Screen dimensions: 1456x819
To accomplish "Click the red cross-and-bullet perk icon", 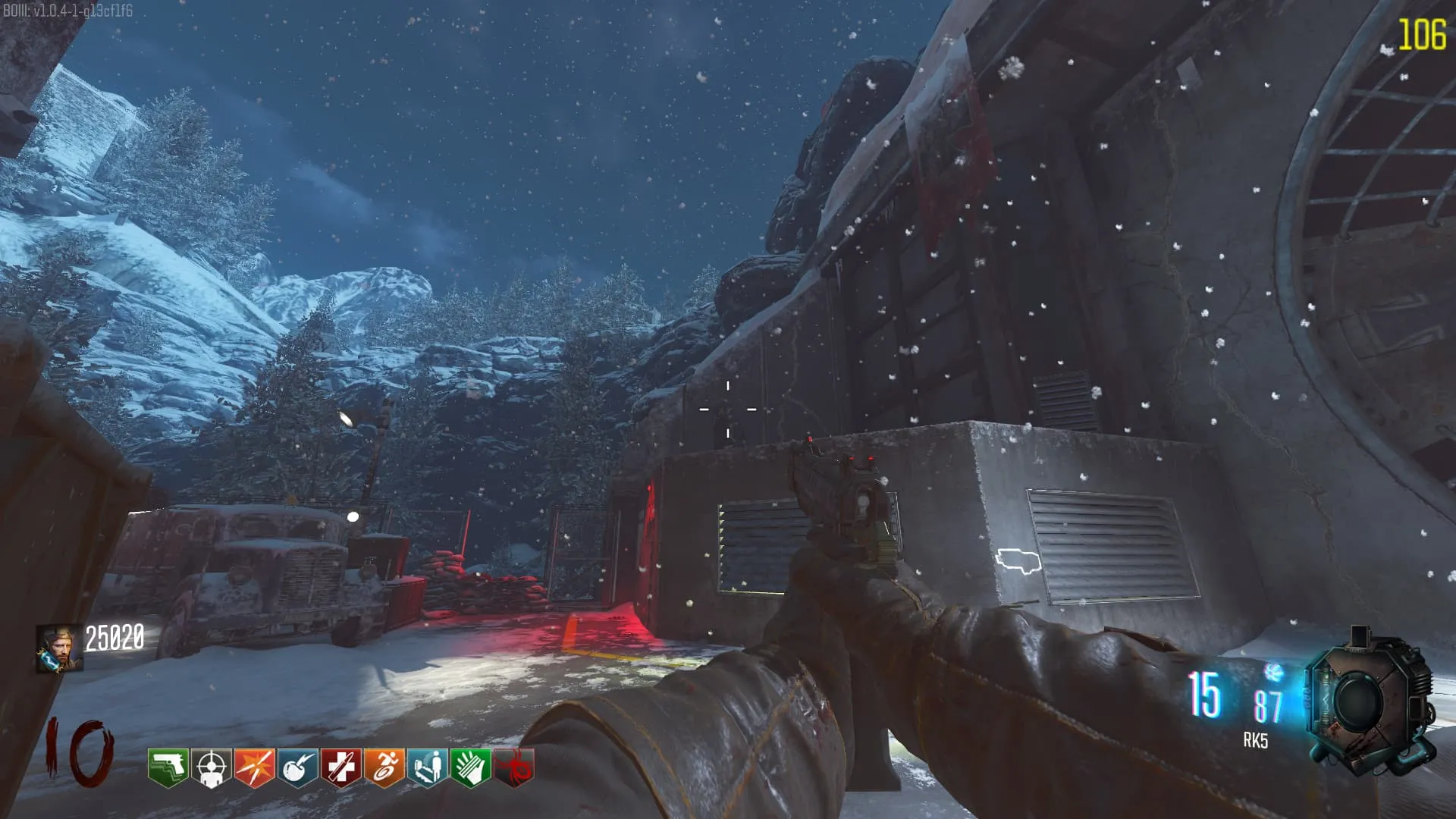I will 340,767.
